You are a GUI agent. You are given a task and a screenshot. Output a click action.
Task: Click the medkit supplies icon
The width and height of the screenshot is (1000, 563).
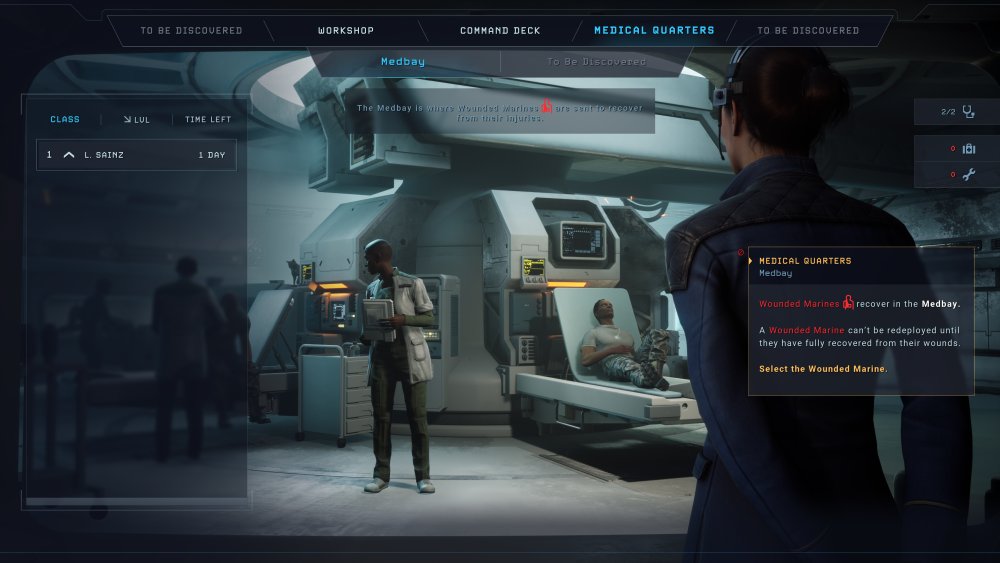click(967, 149)
